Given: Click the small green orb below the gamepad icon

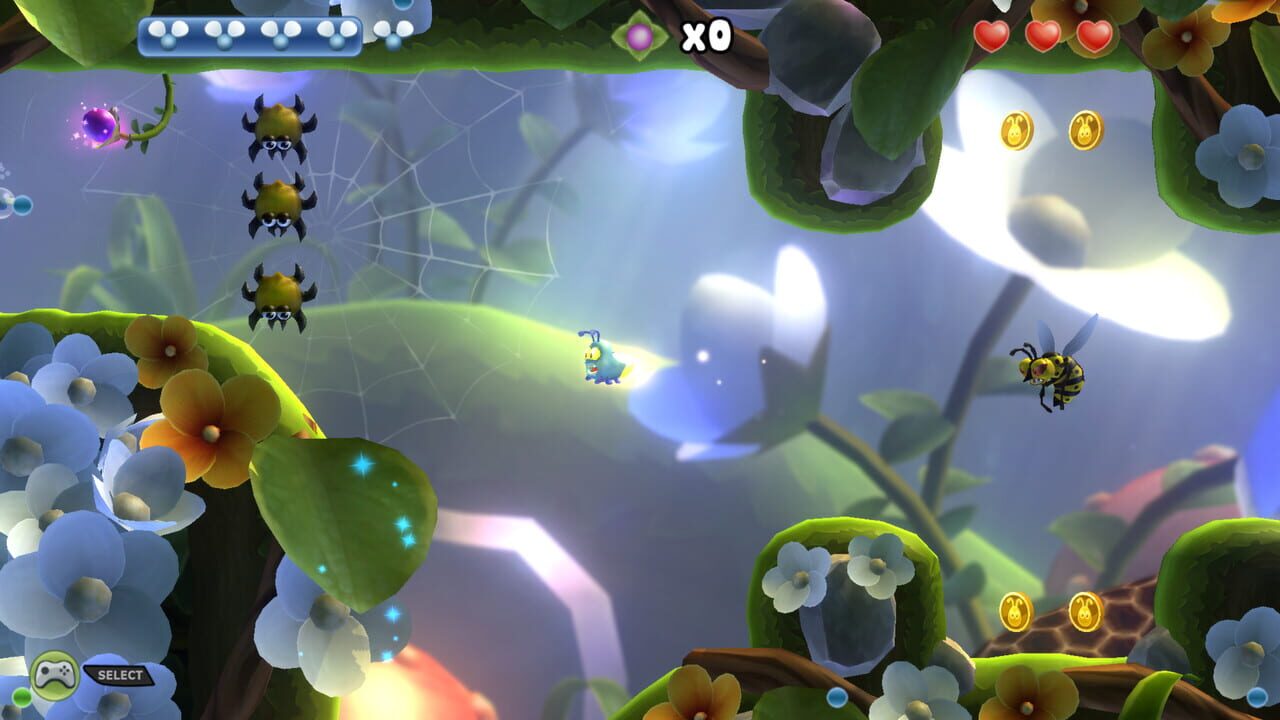Looking at the screenshot, I should click(20, 696).
